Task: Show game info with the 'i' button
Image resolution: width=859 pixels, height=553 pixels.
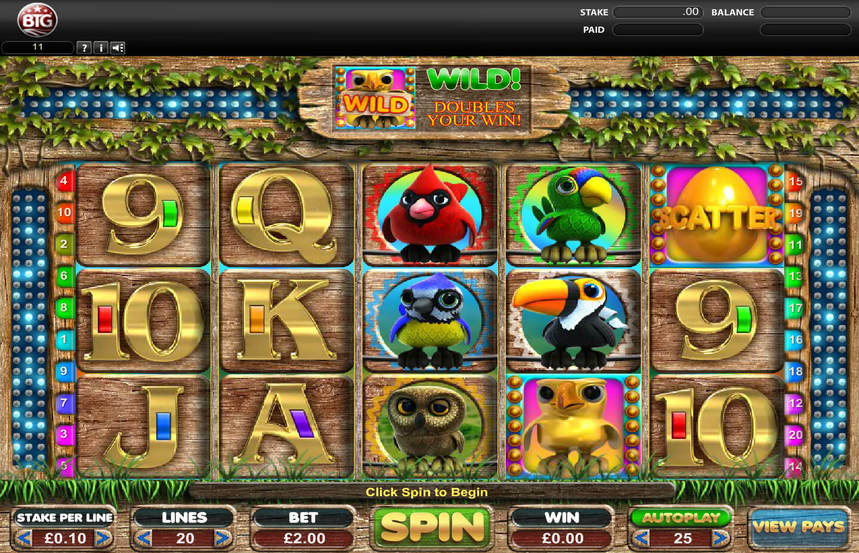Action: click(x=101, y=47)
